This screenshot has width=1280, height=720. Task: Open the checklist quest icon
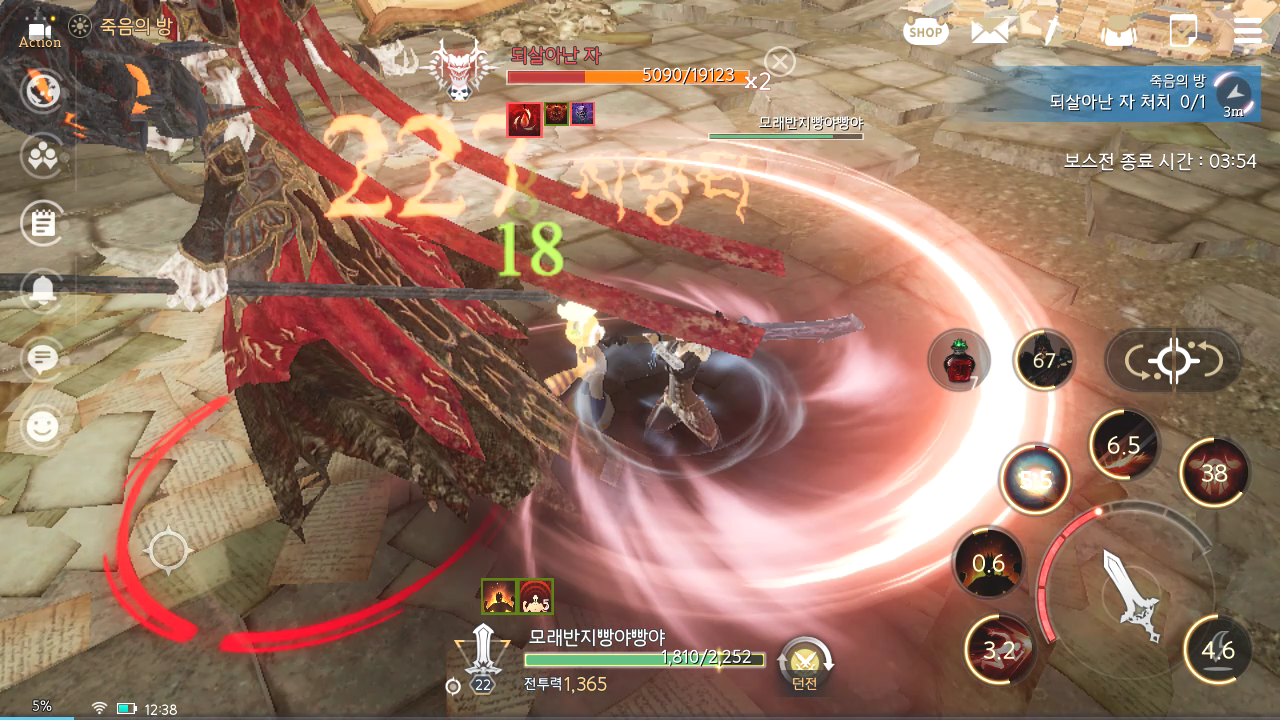(x=1183, y=32)
